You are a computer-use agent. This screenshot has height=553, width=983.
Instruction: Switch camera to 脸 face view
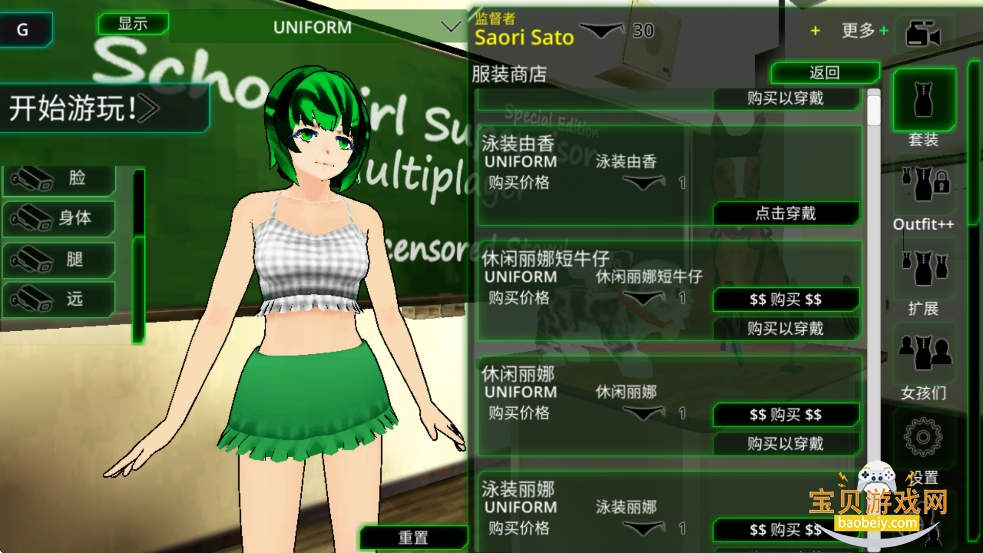[60, 179]
